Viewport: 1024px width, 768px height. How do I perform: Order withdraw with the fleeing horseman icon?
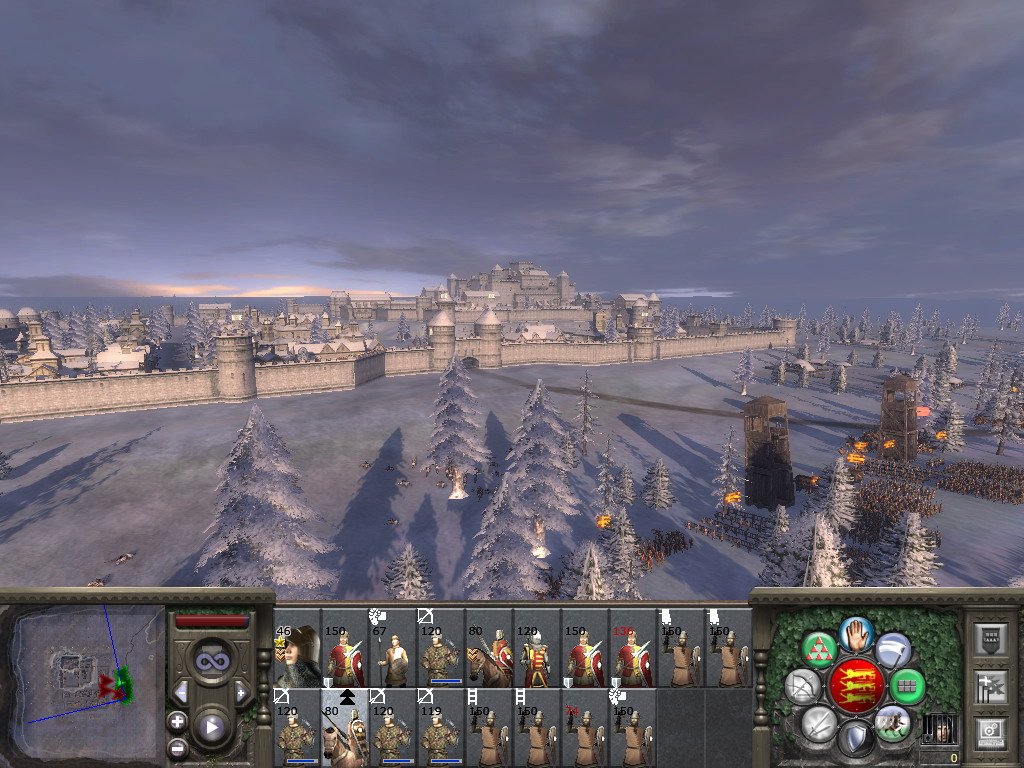pos(891,722)
